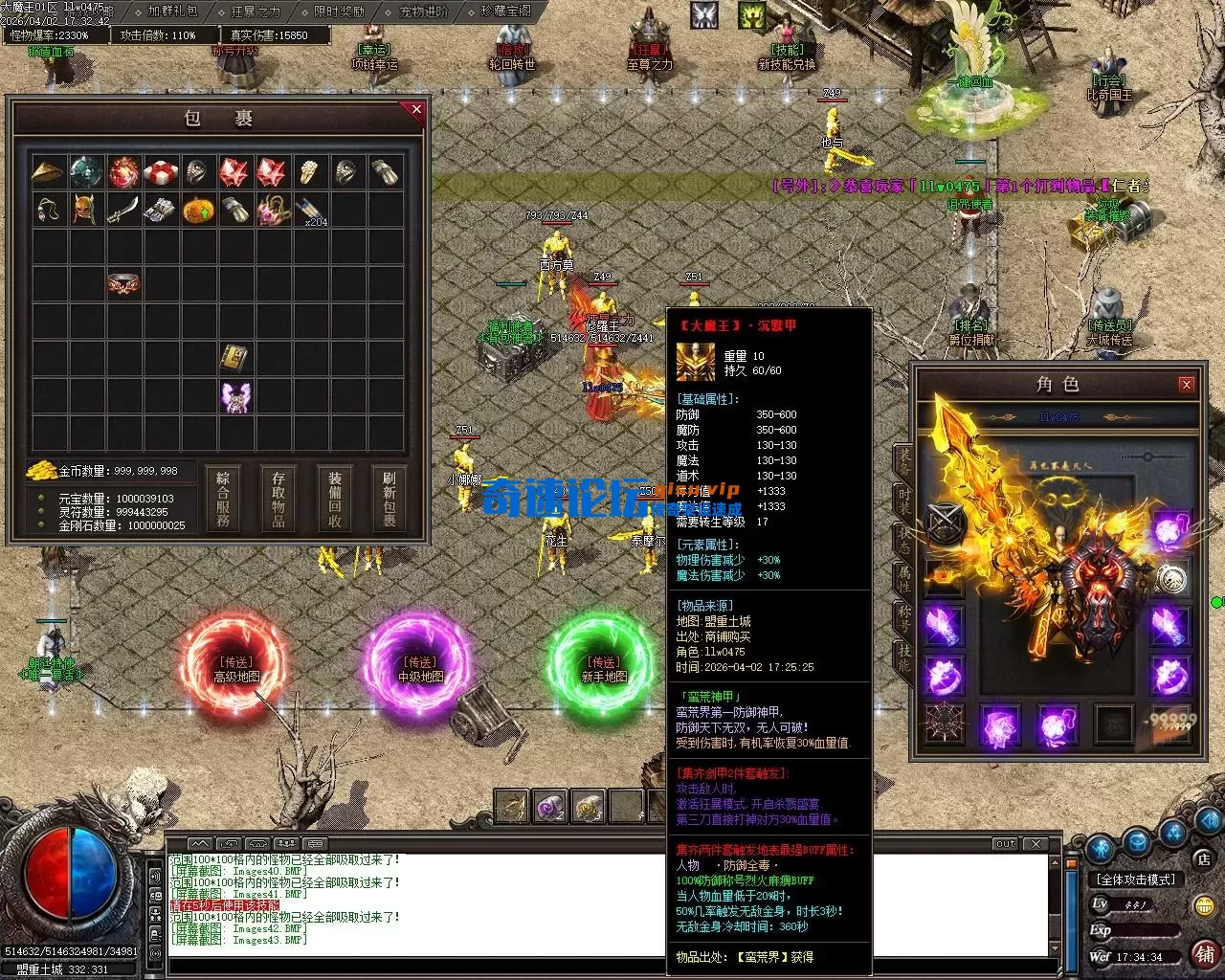
Task: Toggle the 全体攻击模式 attack mode button
Action: pos(1136,879)
